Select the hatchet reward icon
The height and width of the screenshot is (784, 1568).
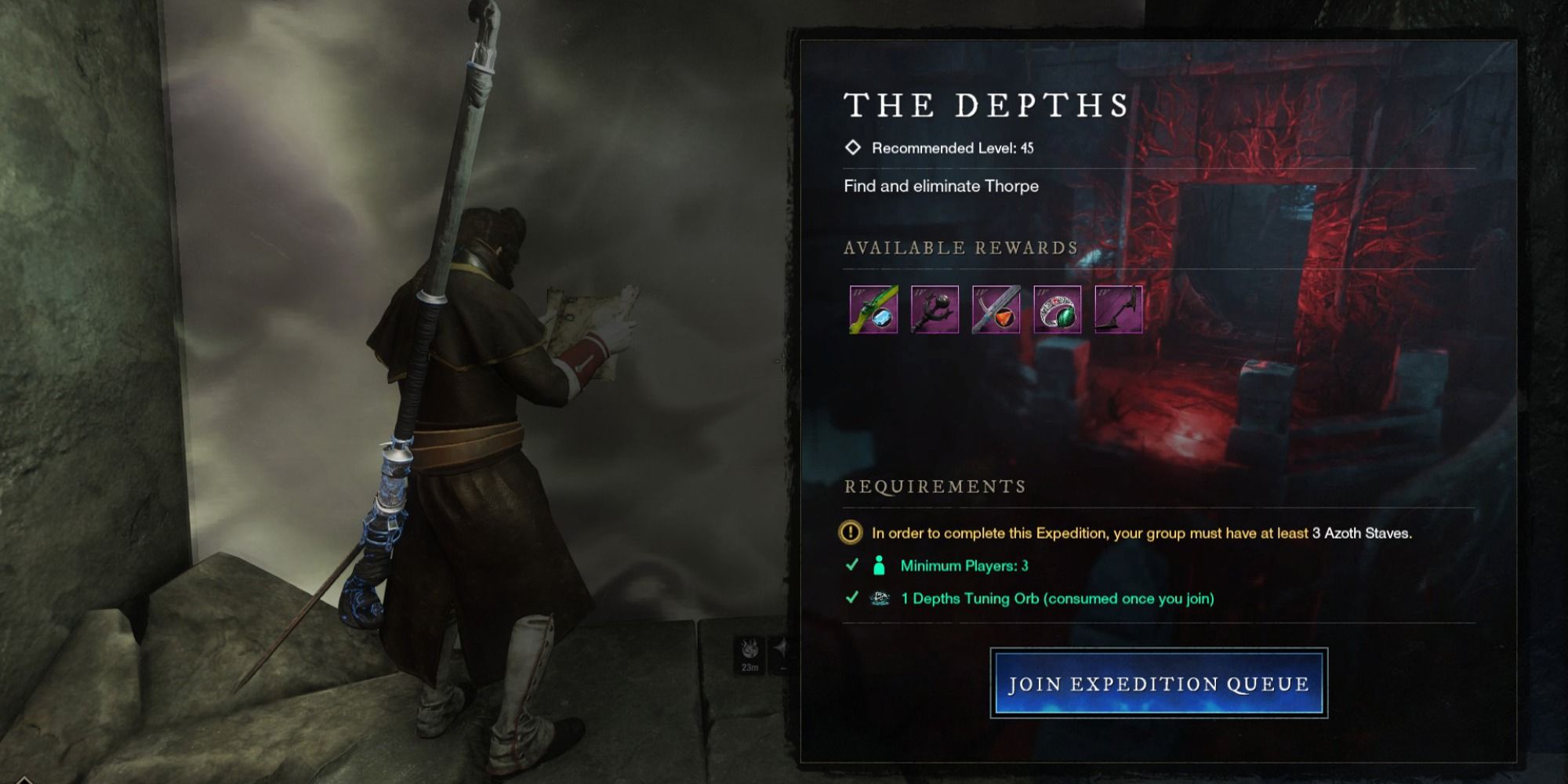coord(1120,309)
